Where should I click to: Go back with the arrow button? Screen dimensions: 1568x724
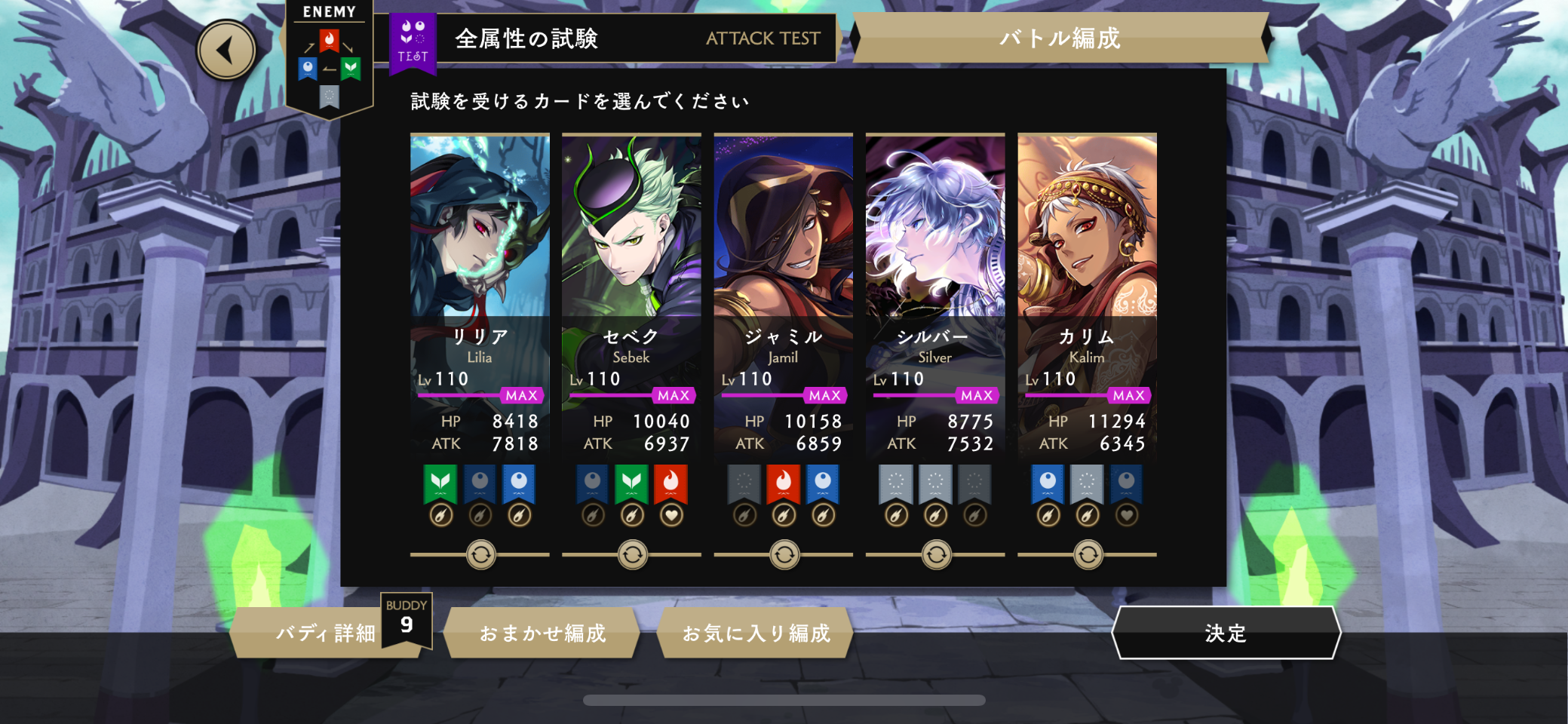click(x=226, y=51)
